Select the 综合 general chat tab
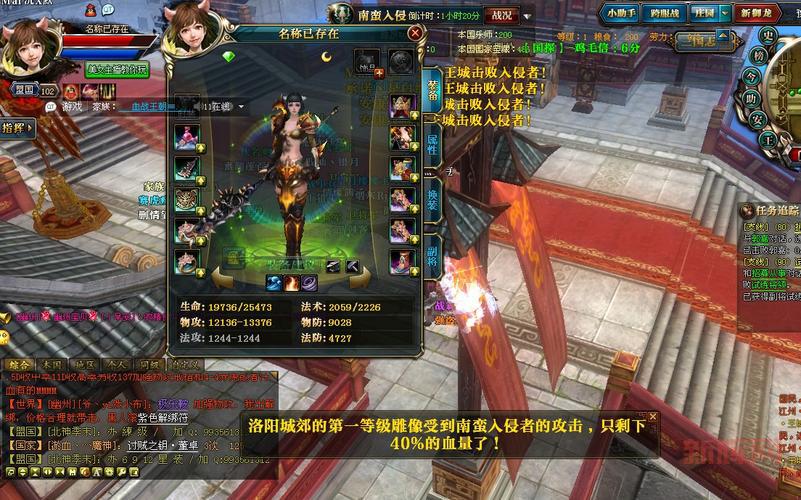This screenshot has width=801, height=500. (x=18, y=365)
